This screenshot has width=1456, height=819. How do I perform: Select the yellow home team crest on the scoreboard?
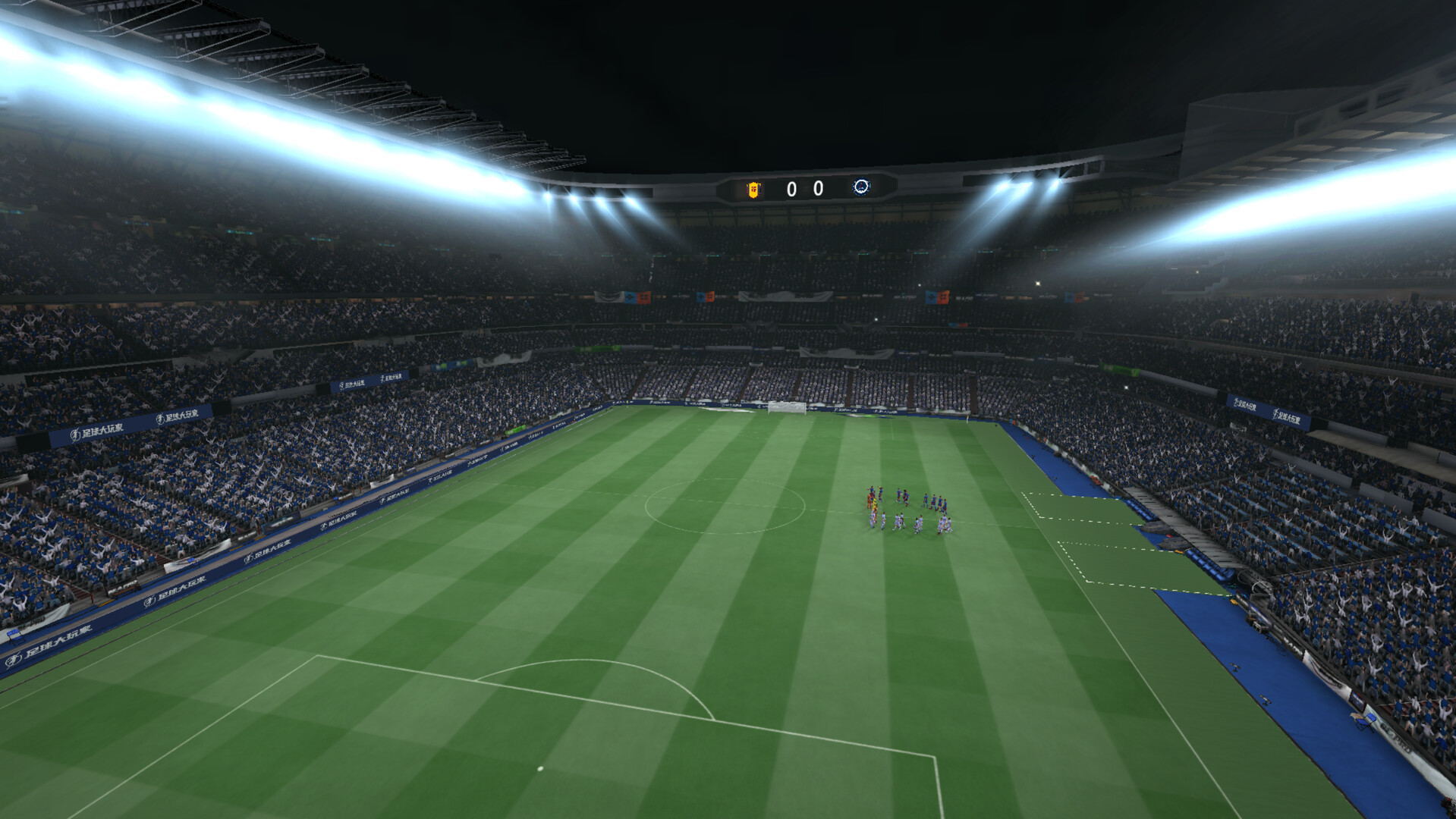pyautogui.click(x=753, y=190)
